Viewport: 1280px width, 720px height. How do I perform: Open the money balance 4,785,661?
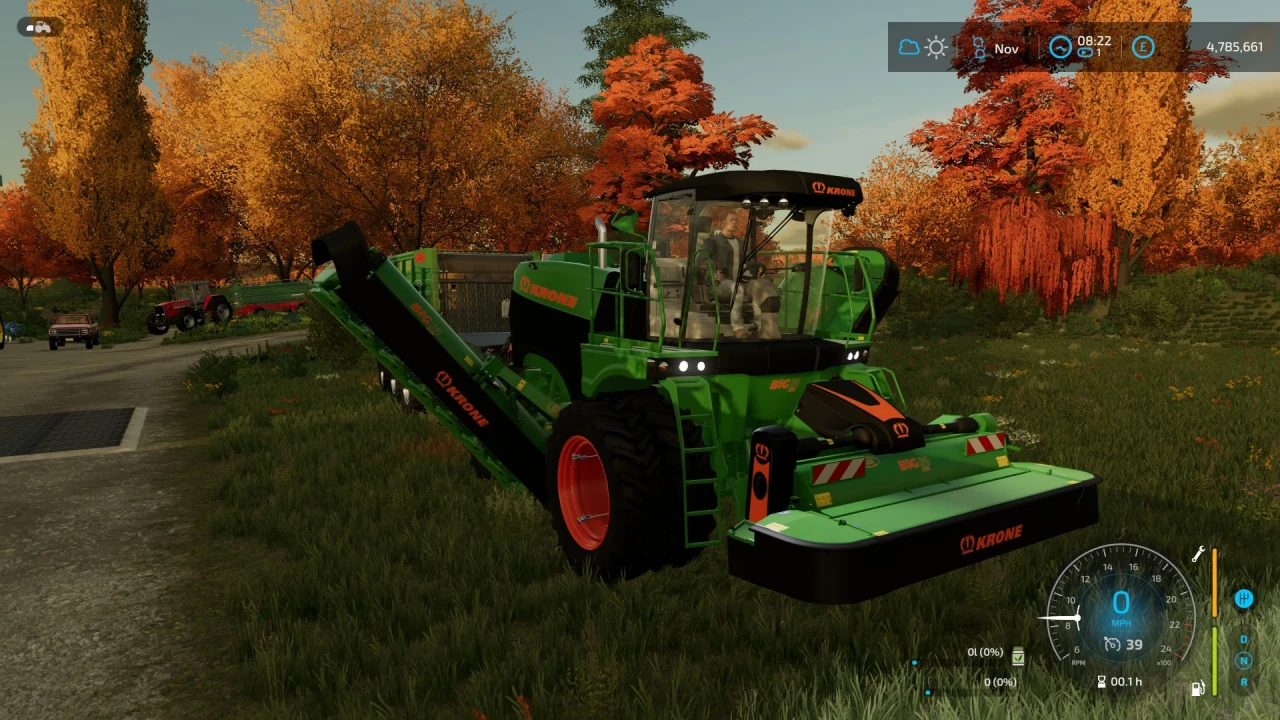tap(1234, 46)
